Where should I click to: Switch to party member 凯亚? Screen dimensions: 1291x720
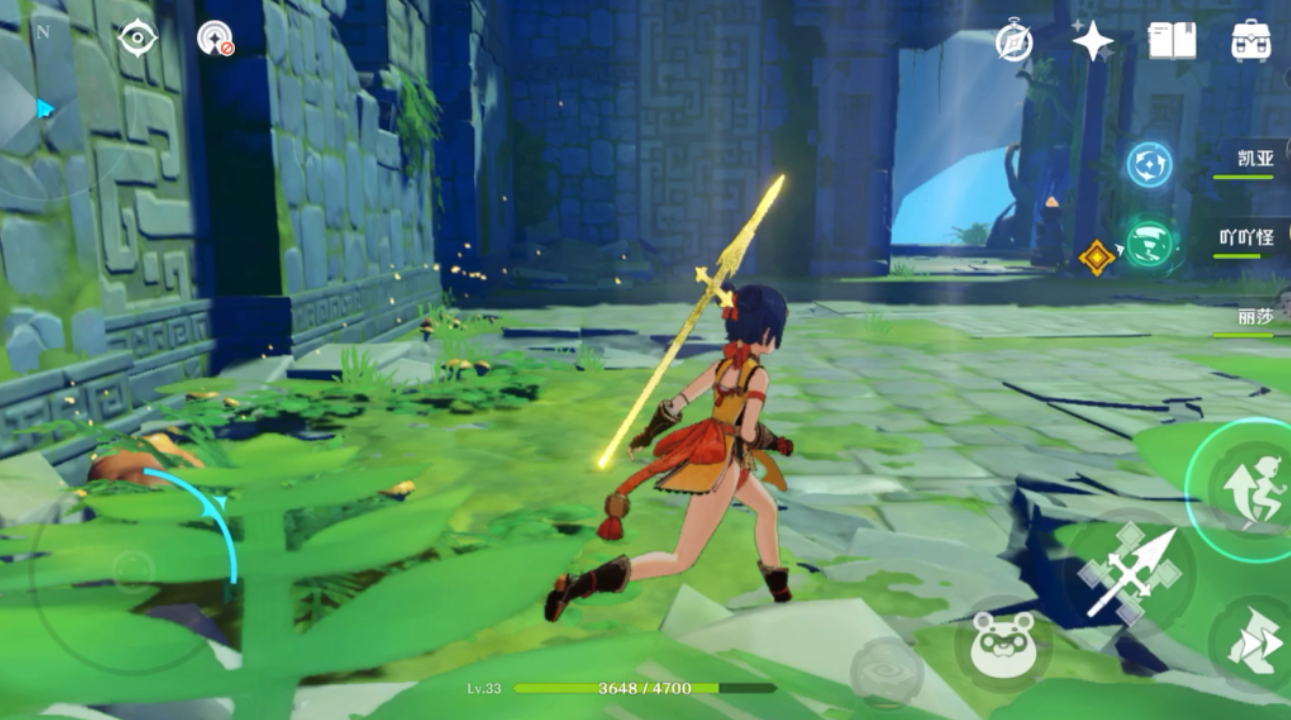[1247, 161]
